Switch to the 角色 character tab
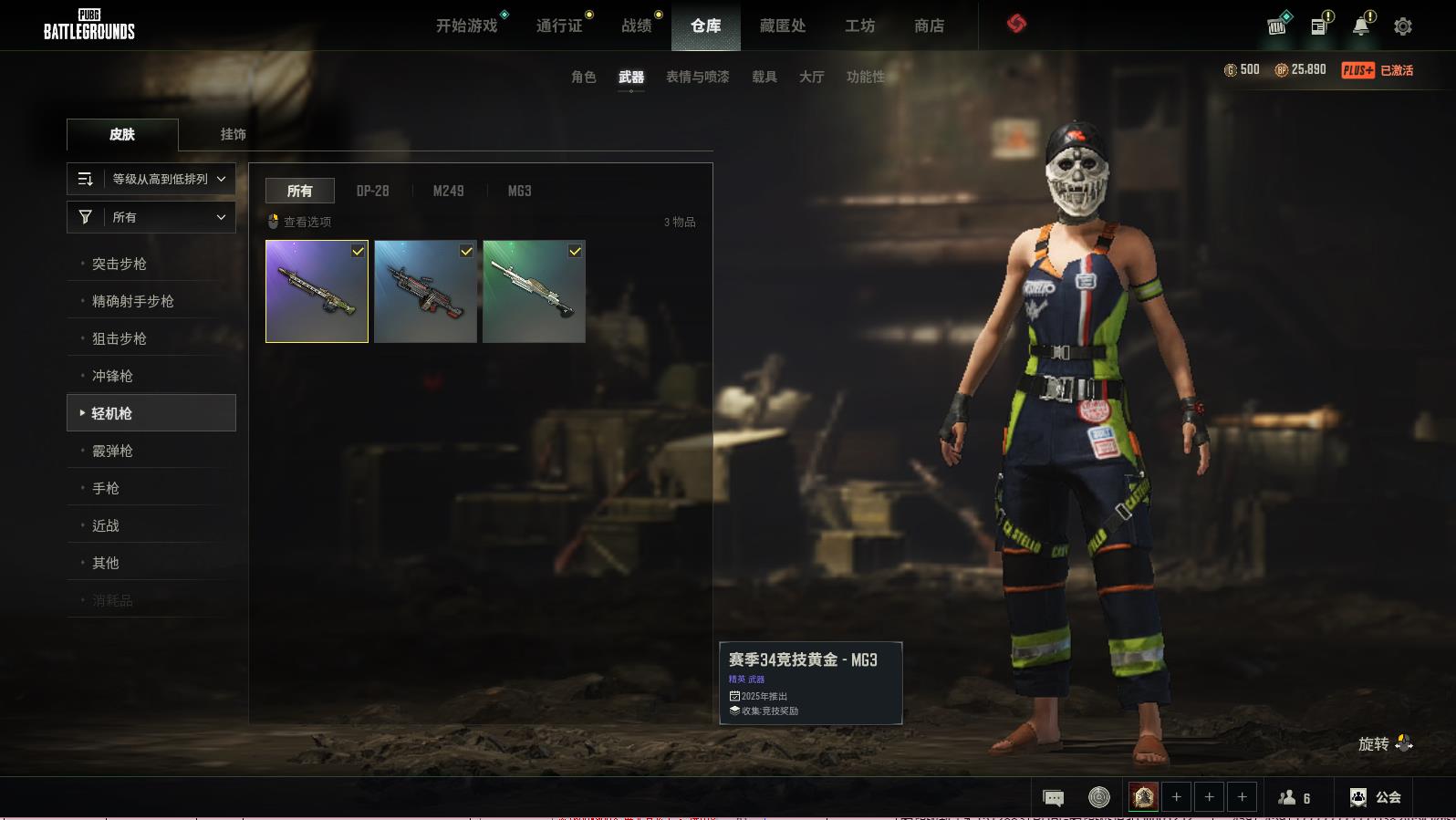This screenshot has width=1456, height=820. (x=583, y=77)
